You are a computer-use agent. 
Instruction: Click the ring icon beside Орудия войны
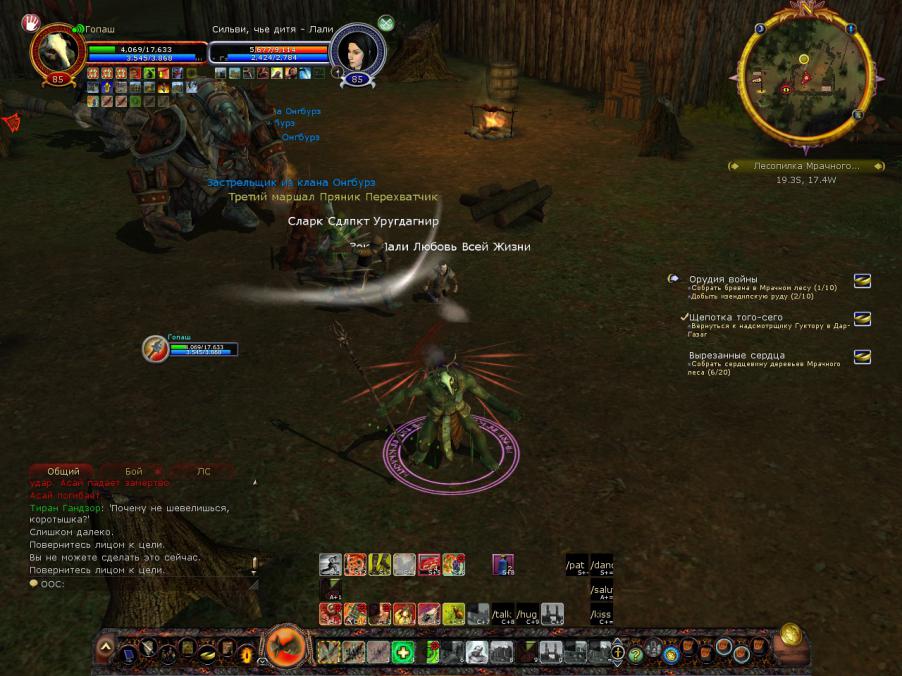(x=861, y=282)
